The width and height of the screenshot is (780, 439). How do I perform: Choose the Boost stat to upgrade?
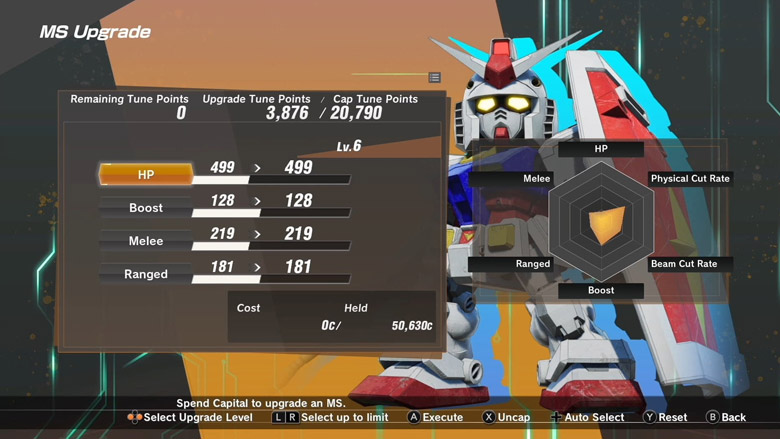pos(146,208)
